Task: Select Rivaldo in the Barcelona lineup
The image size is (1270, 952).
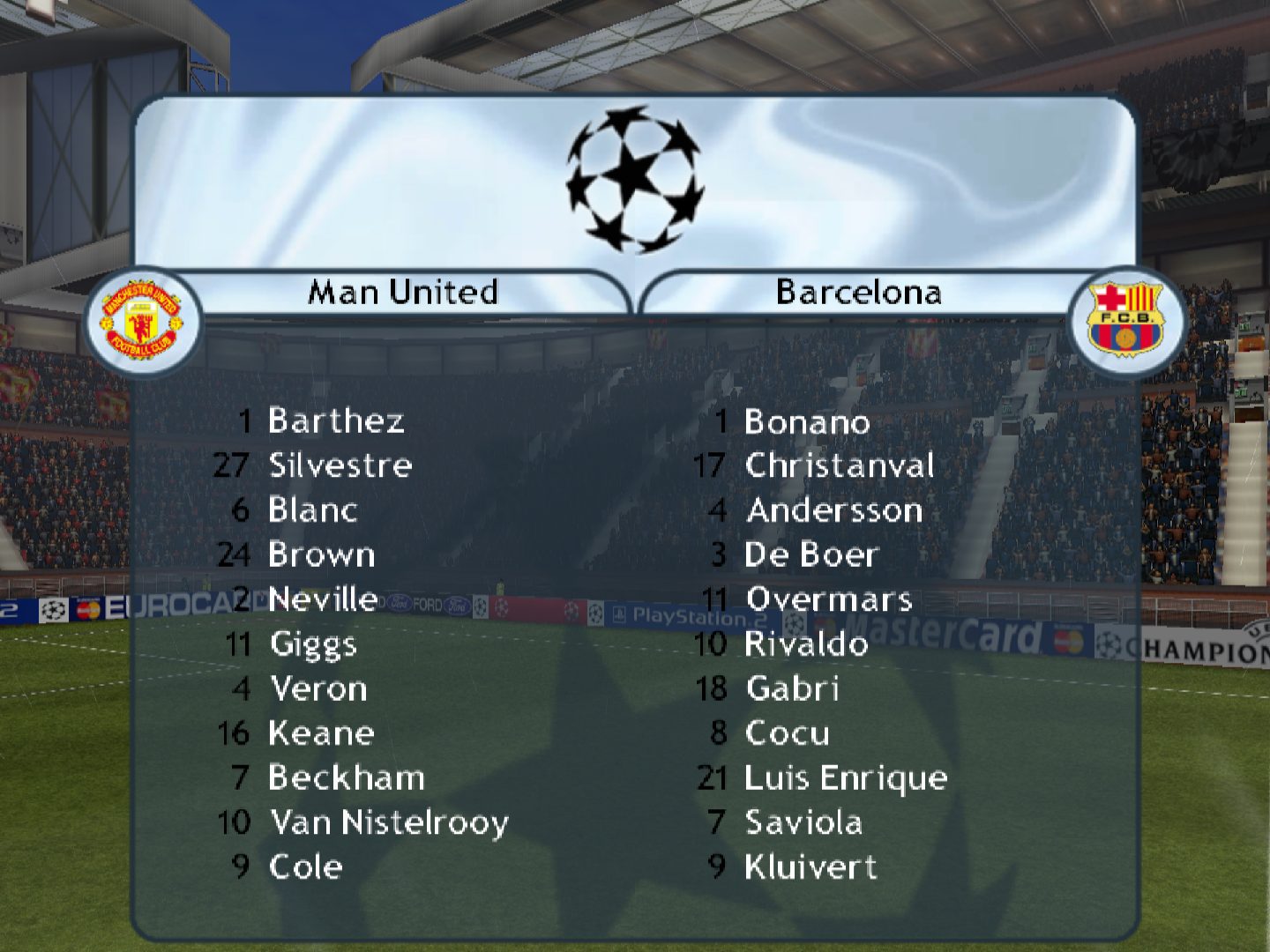Action: tap(806, 644)
